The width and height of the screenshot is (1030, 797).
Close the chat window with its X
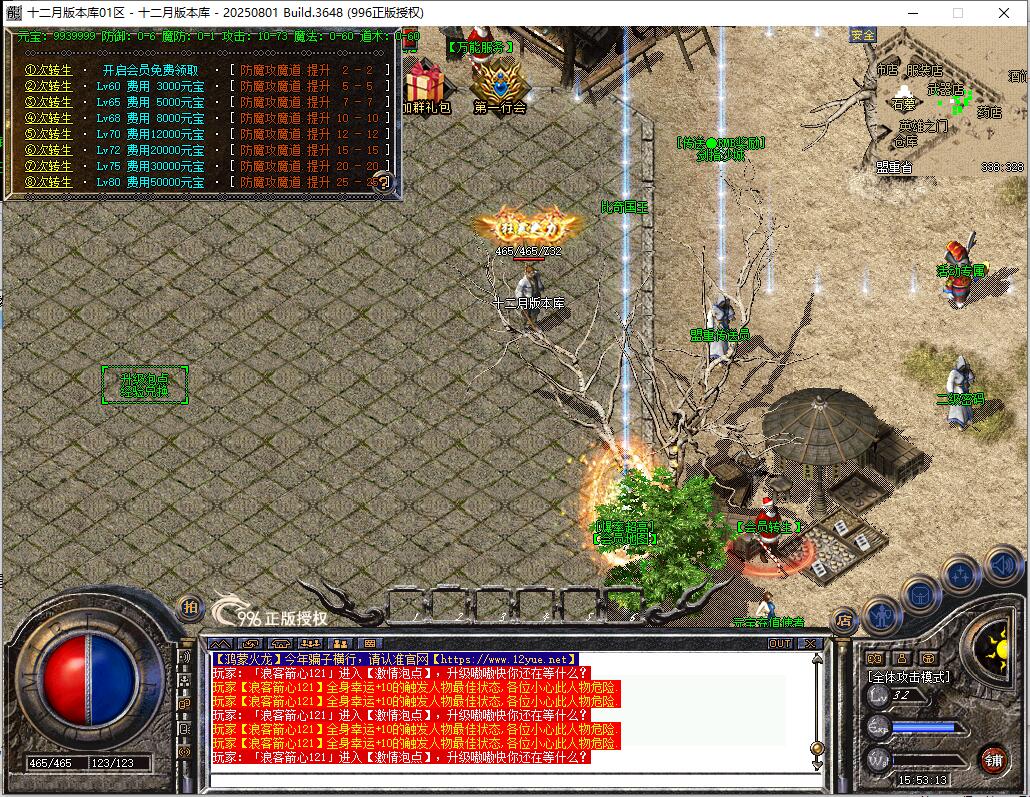tap(809, 643)
